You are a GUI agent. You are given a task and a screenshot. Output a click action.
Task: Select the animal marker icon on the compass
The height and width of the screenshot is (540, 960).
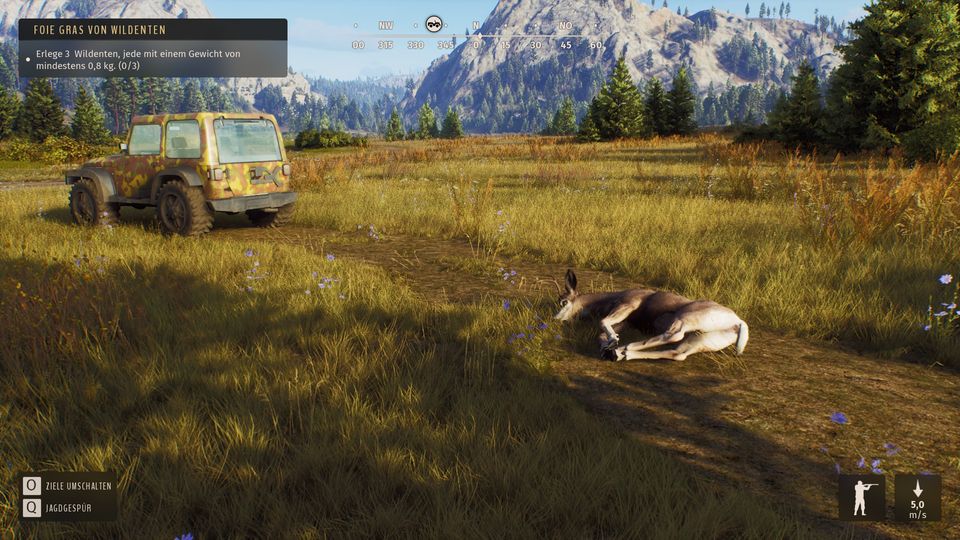click(434, 23)
